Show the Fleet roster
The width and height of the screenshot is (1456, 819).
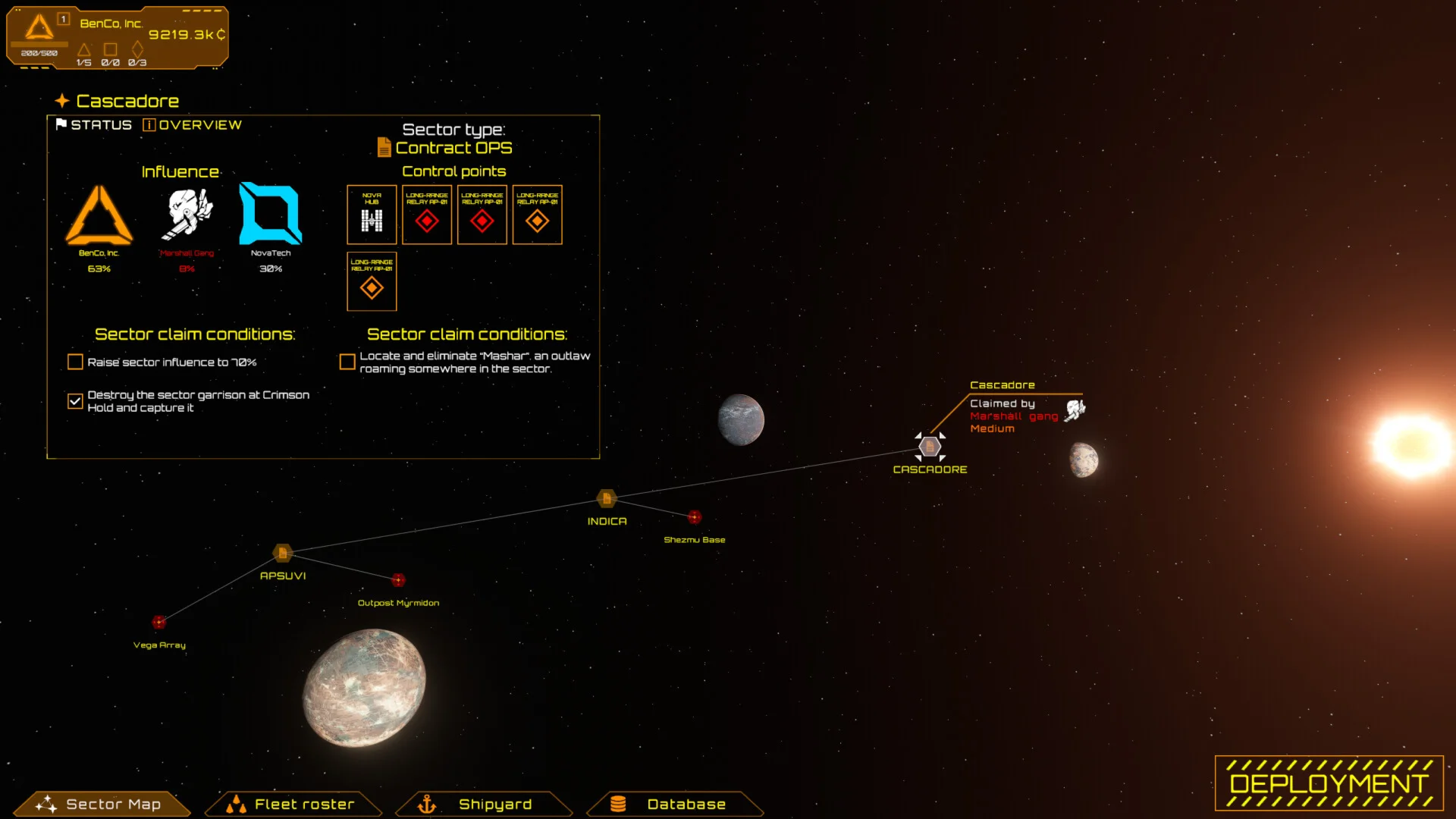pos(293,804)
